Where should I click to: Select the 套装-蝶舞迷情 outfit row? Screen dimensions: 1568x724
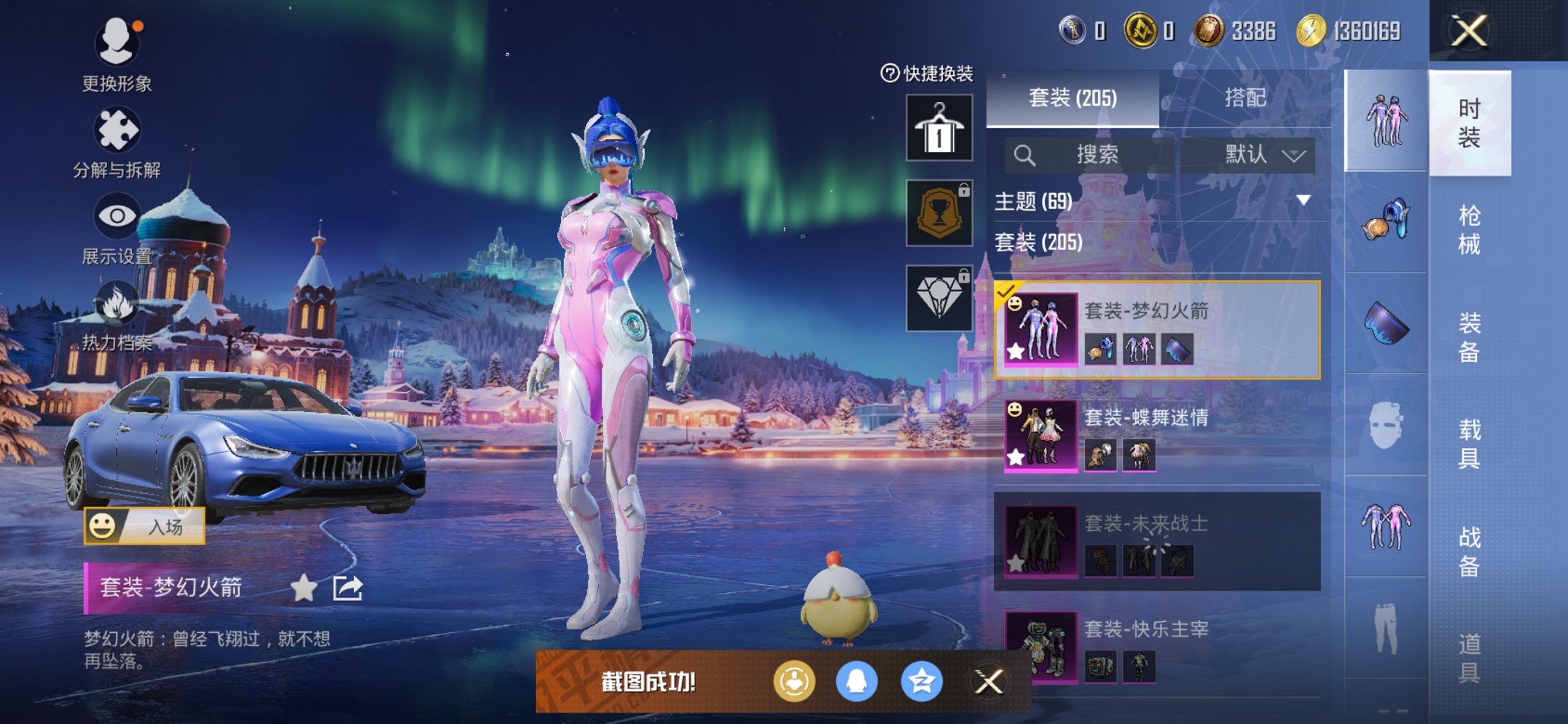click(1159, 436)
